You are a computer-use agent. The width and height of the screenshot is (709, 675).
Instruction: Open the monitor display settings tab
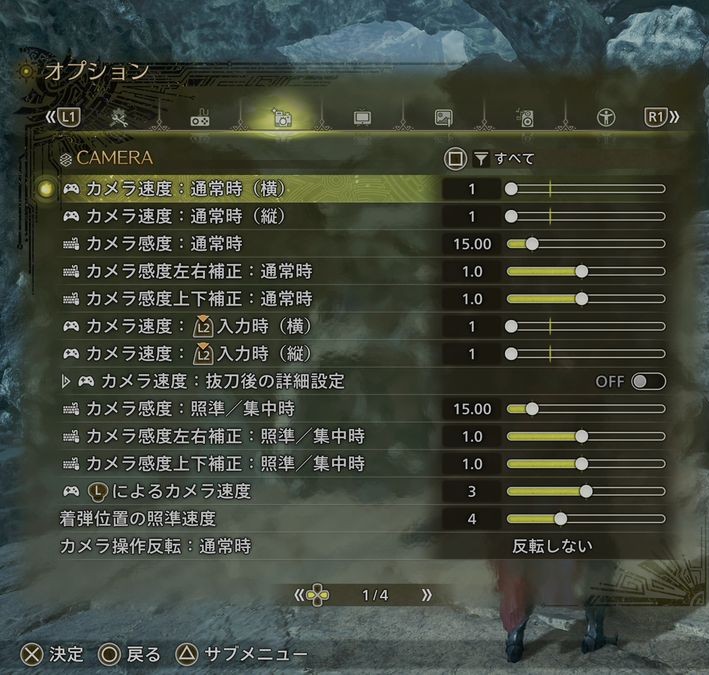(x=362, y=118)
